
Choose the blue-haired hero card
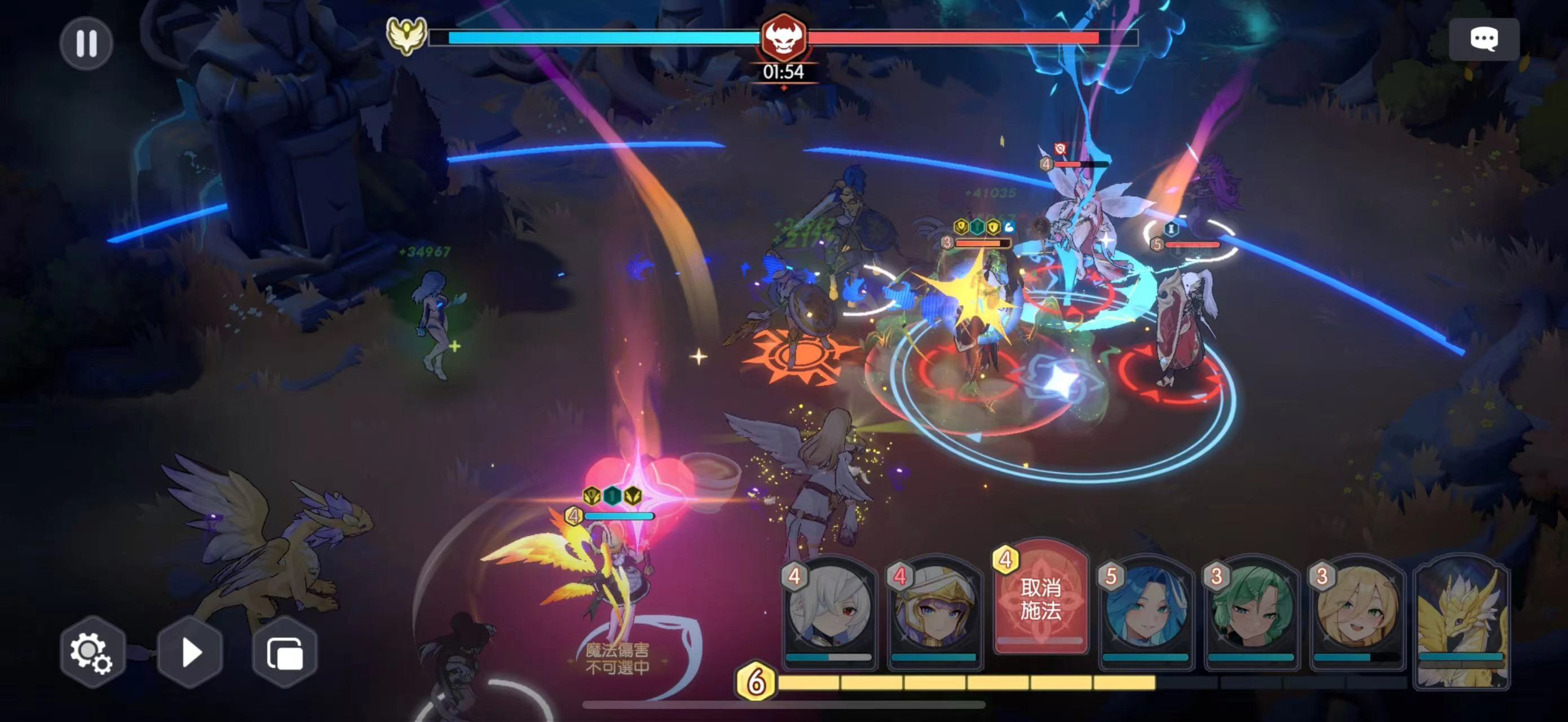coord(1145,612)
